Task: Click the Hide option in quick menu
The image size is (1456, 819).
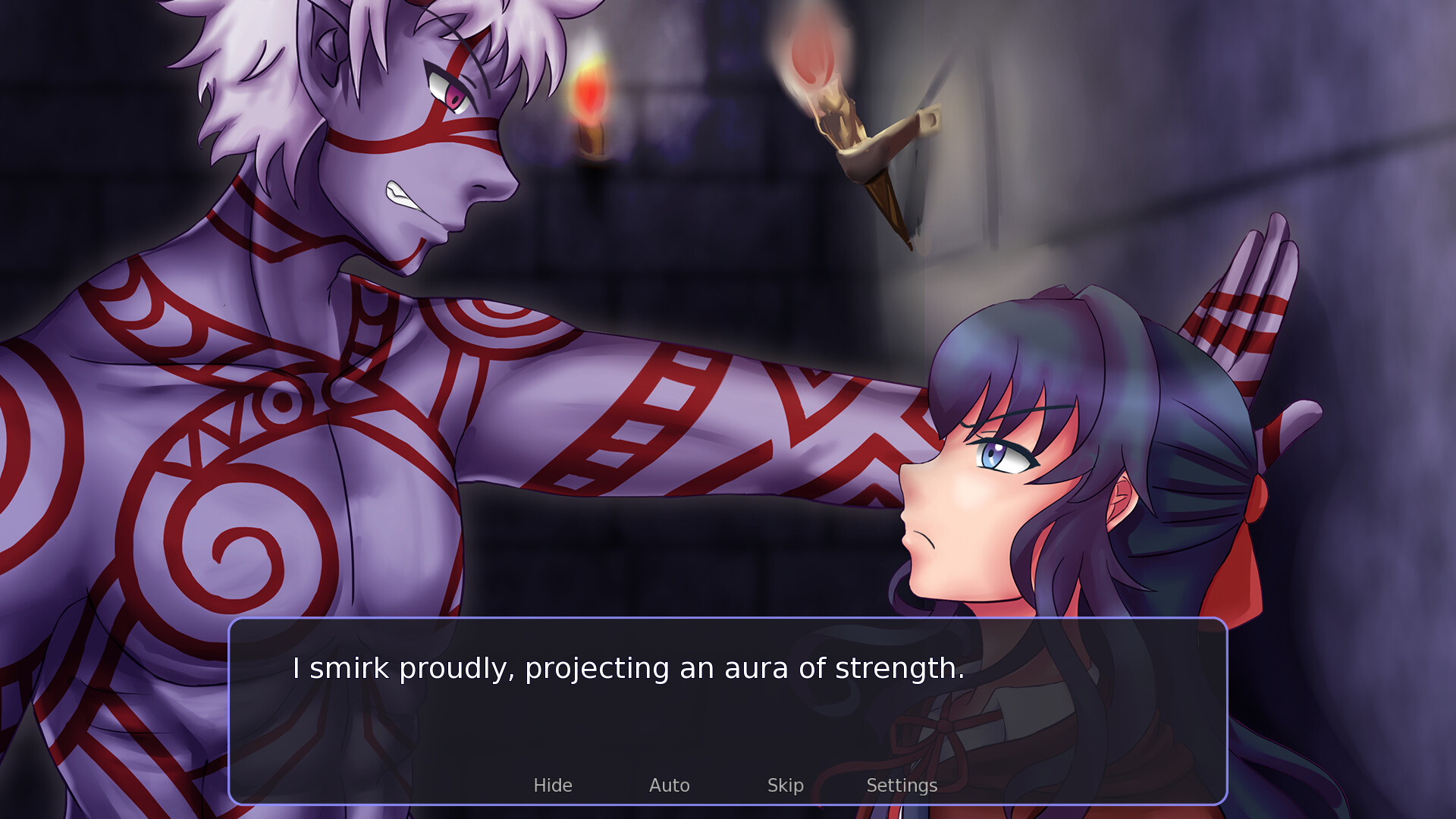Action: tap(553, 786)
